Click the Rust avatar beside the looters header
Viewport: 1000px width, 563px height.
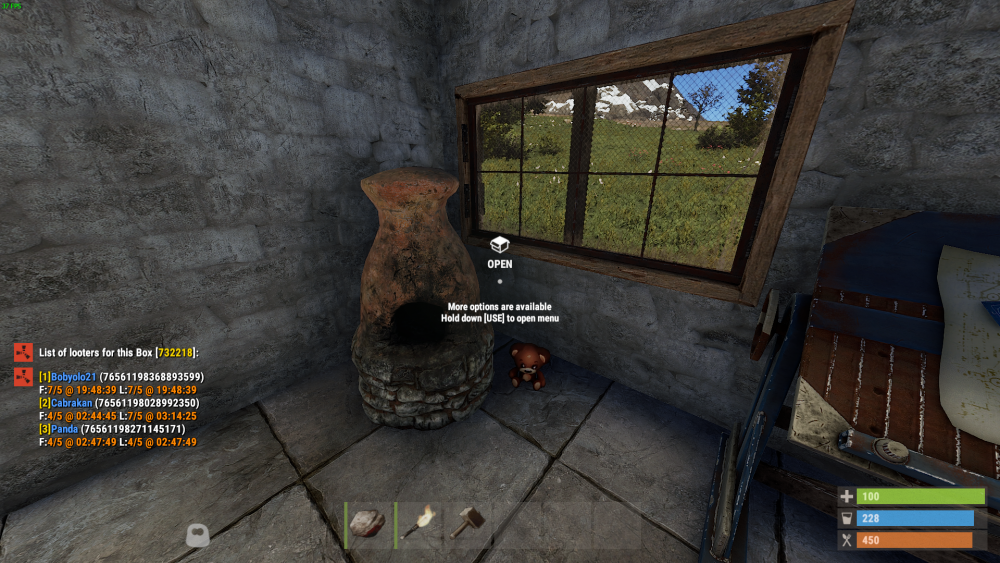coord(23,352)
